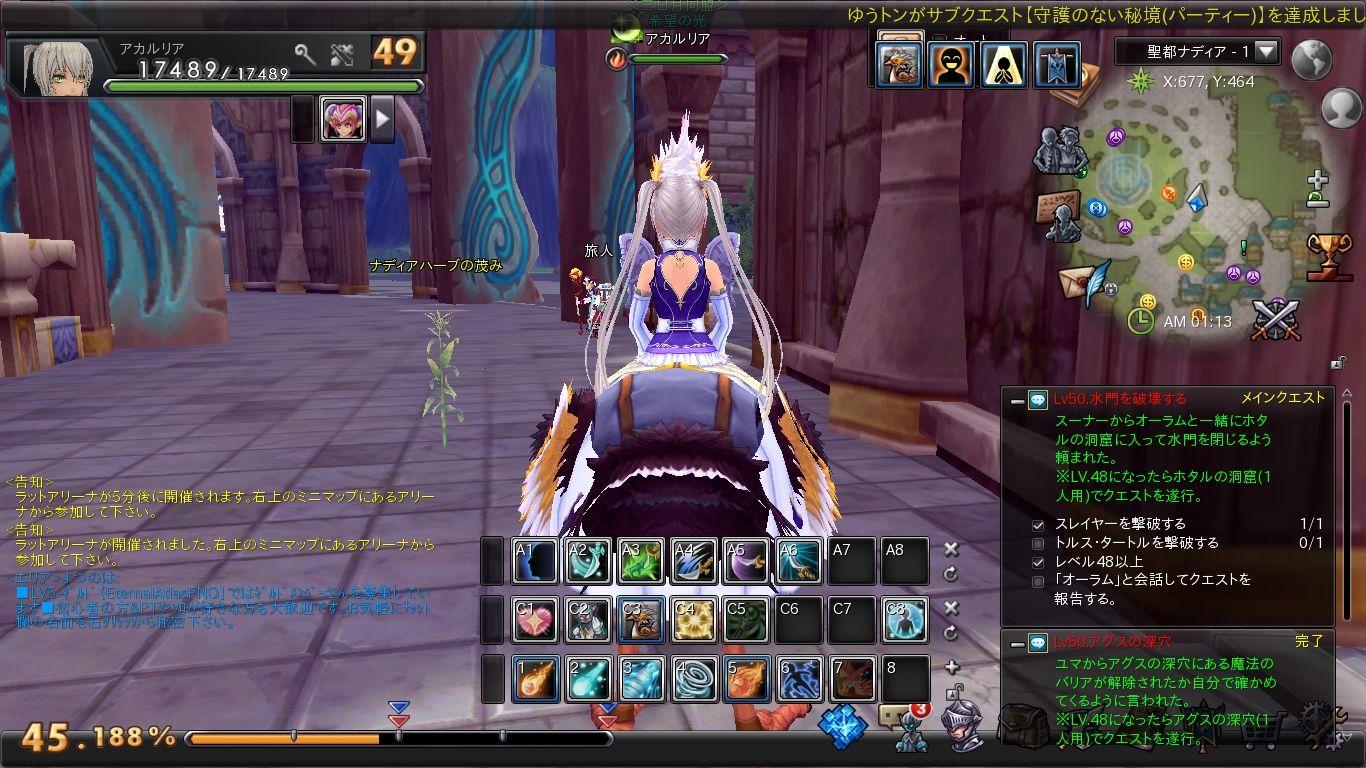Select the pink-haired companion portrait

coord(343,119)
